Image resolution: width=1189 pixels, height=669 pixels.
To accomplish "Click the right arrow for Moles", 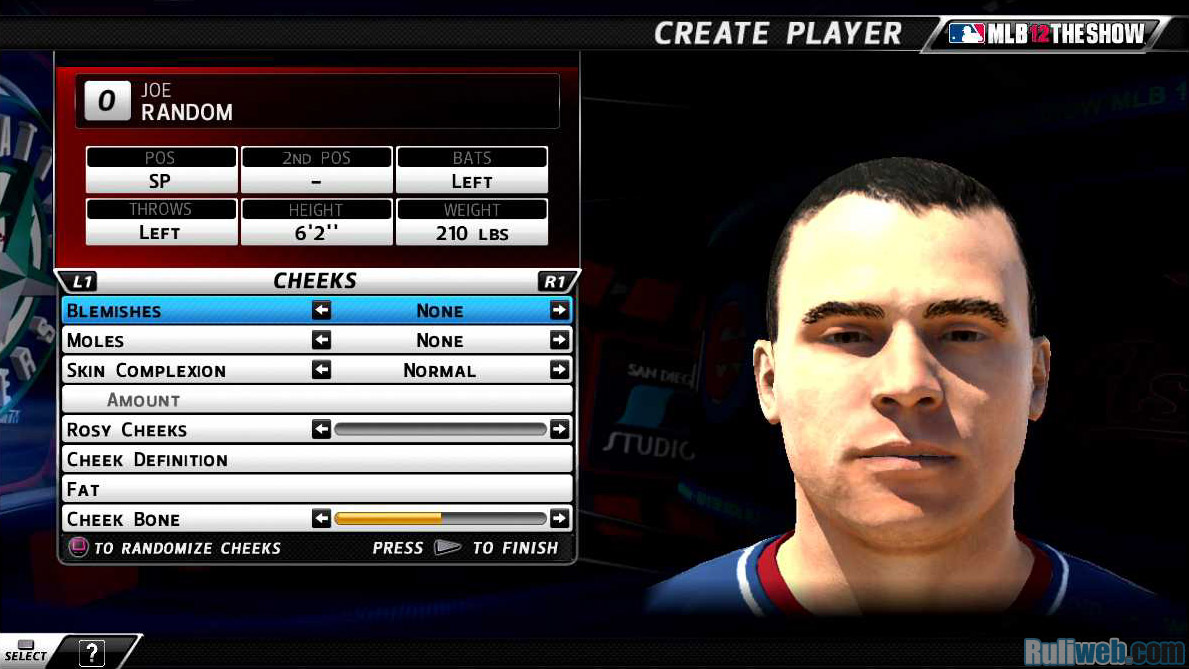I will [559, 341].
